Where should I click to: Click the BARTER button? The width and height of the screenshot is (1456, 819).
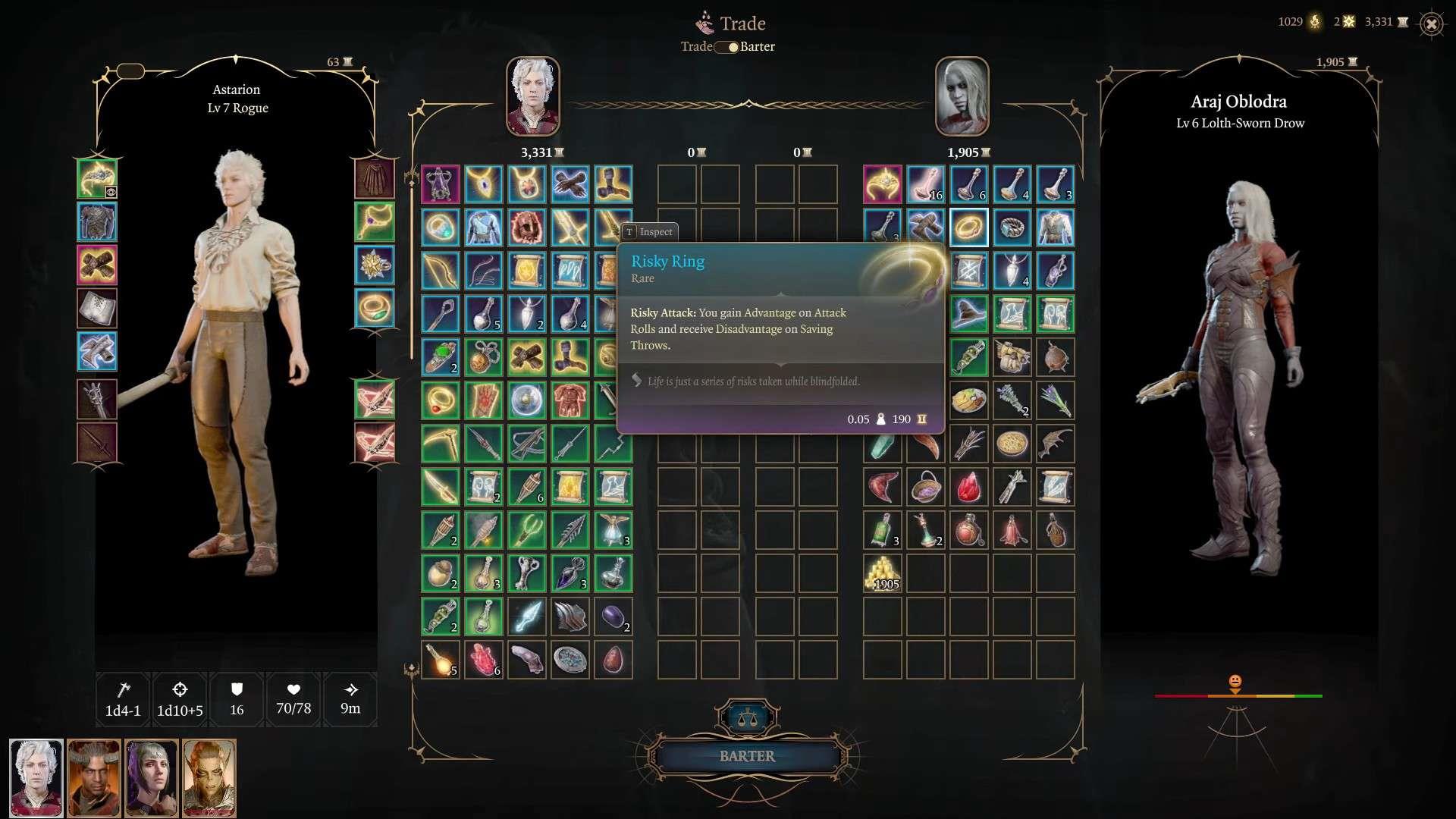click(x=747, y=756)
